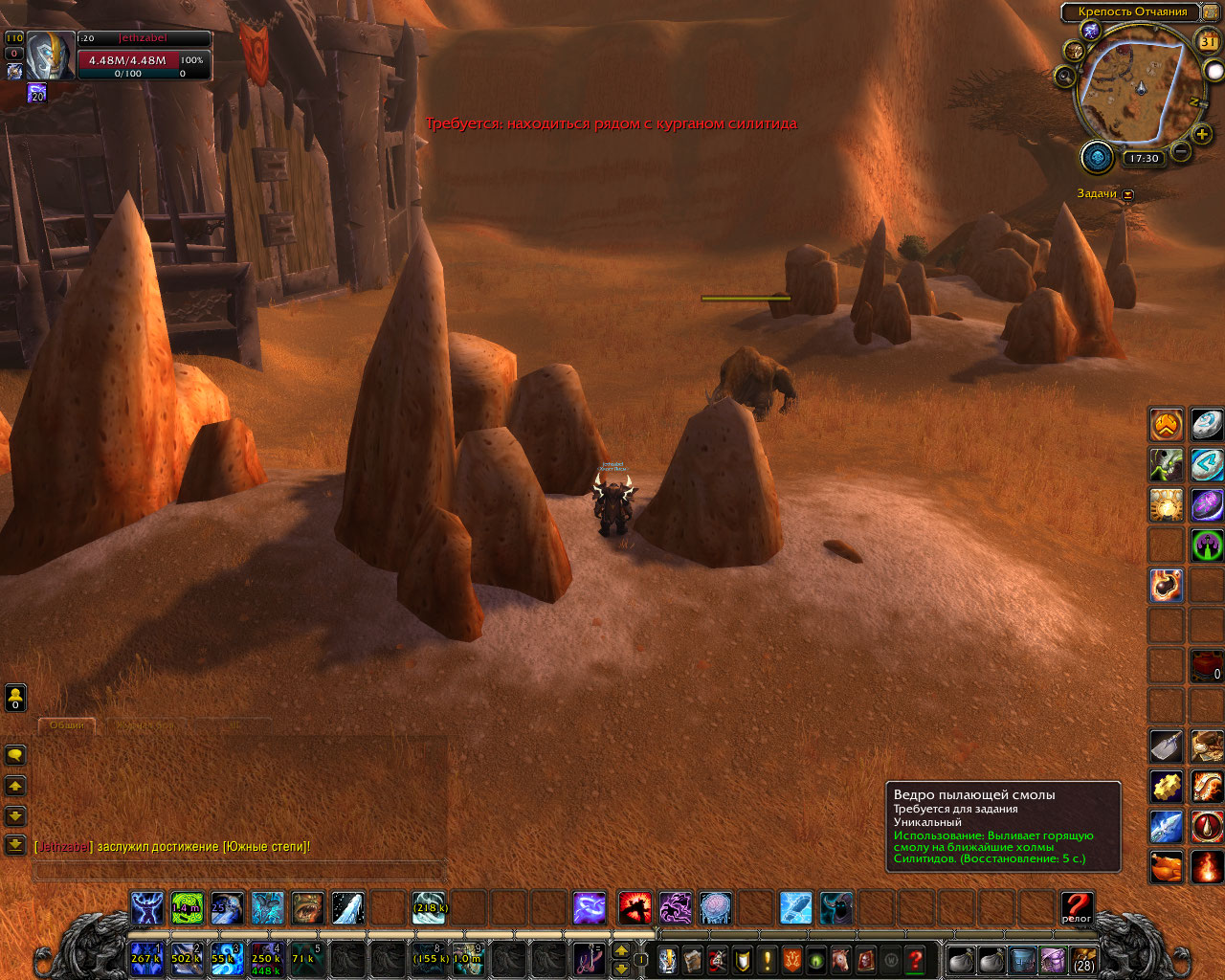
Task: Open the blue order hall button by the minimap
Action: pos(1097,157)
